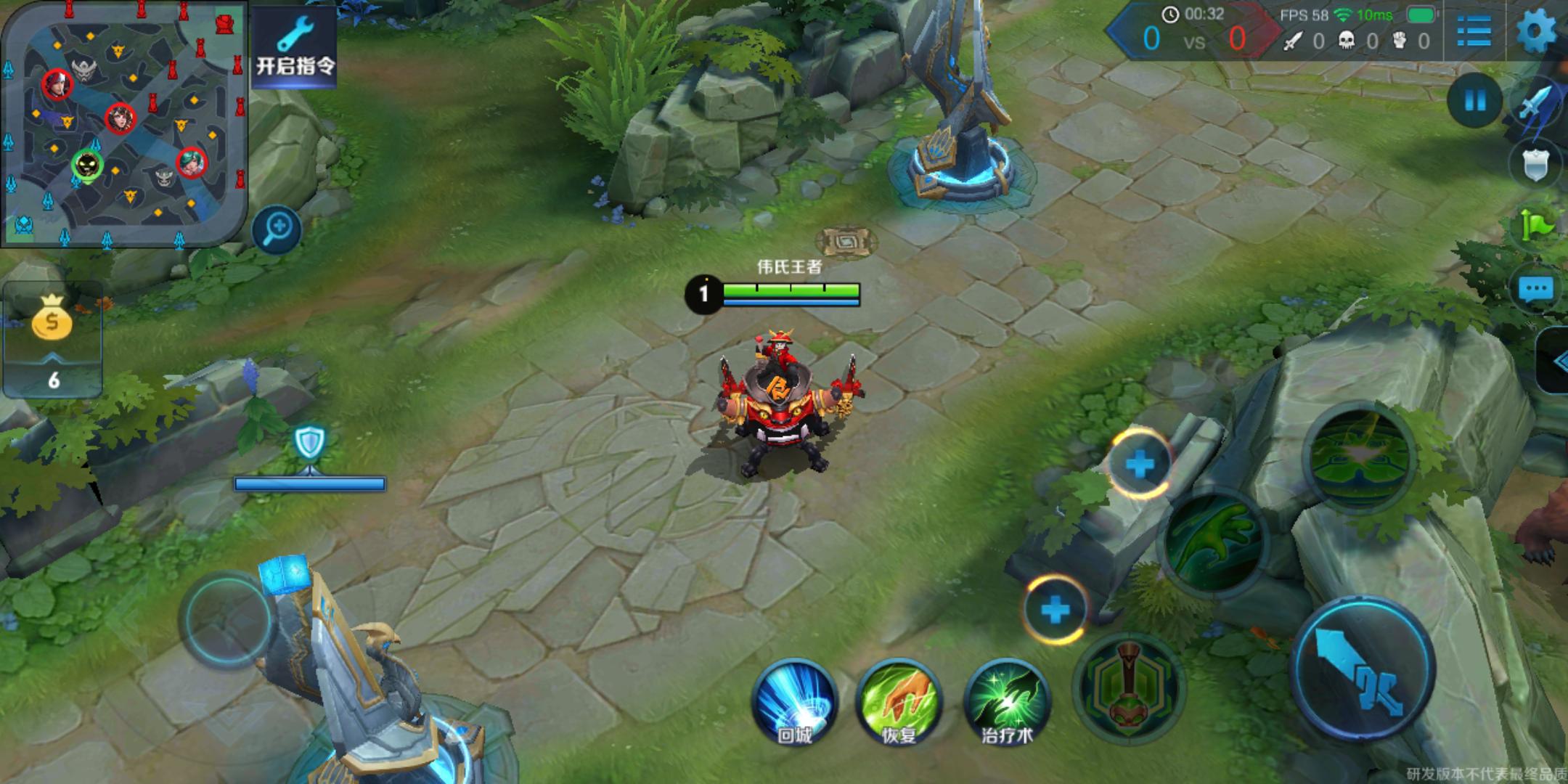Open the gold coin shop

[x=52, y=319]
